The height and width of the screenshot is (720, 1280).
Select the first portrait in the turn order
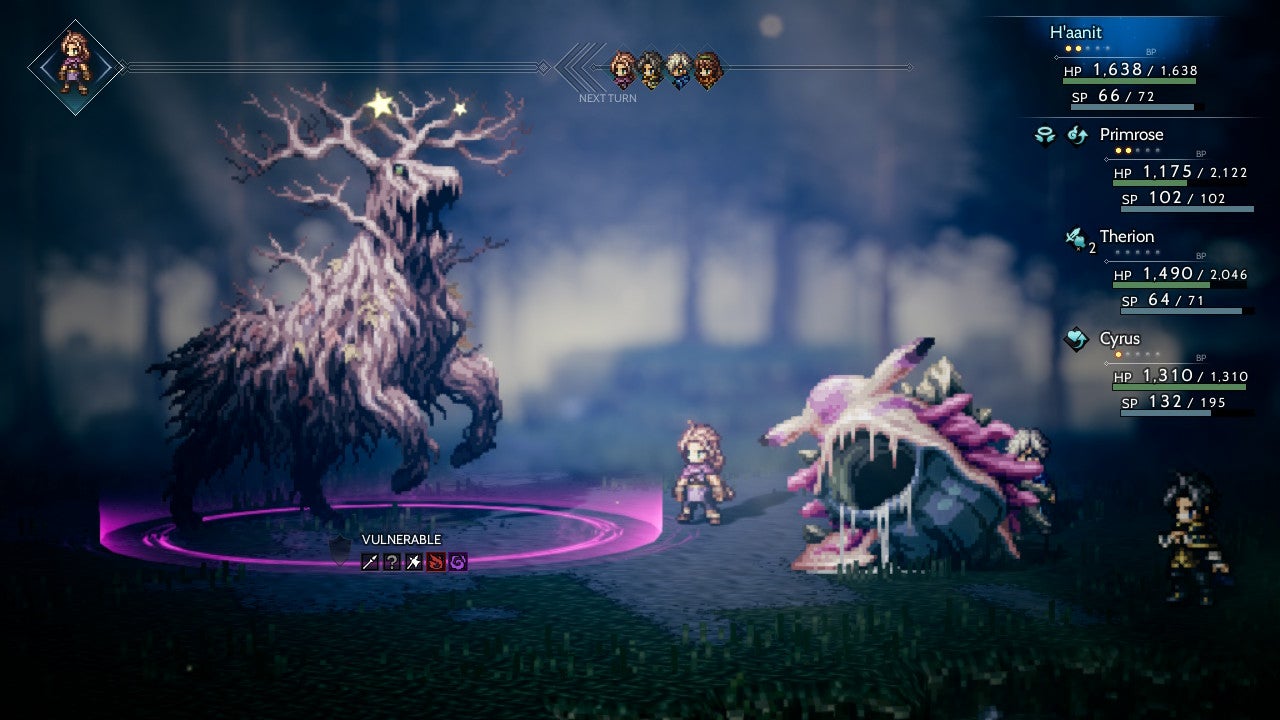[624, 69]
